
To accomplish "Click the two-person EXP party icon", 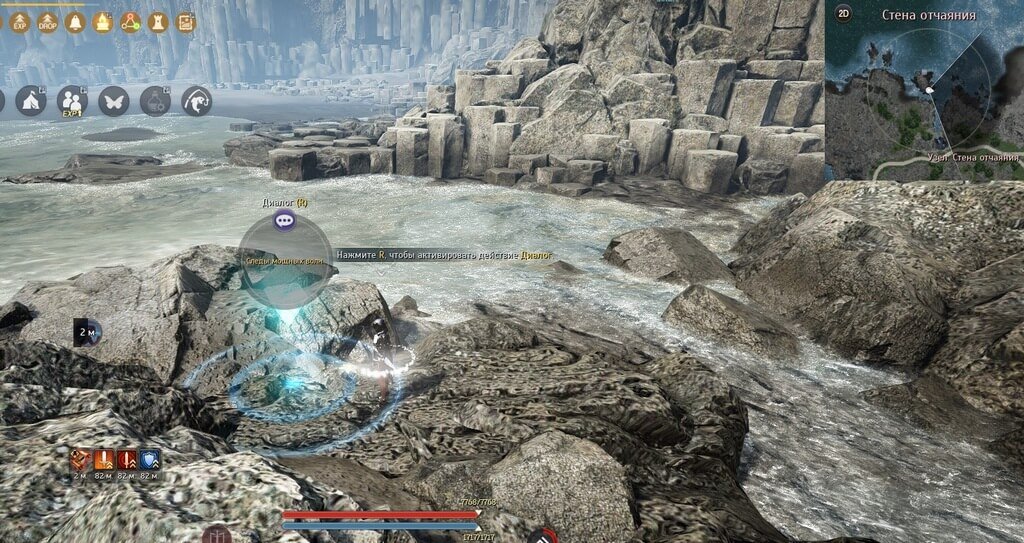I will 71,101.
